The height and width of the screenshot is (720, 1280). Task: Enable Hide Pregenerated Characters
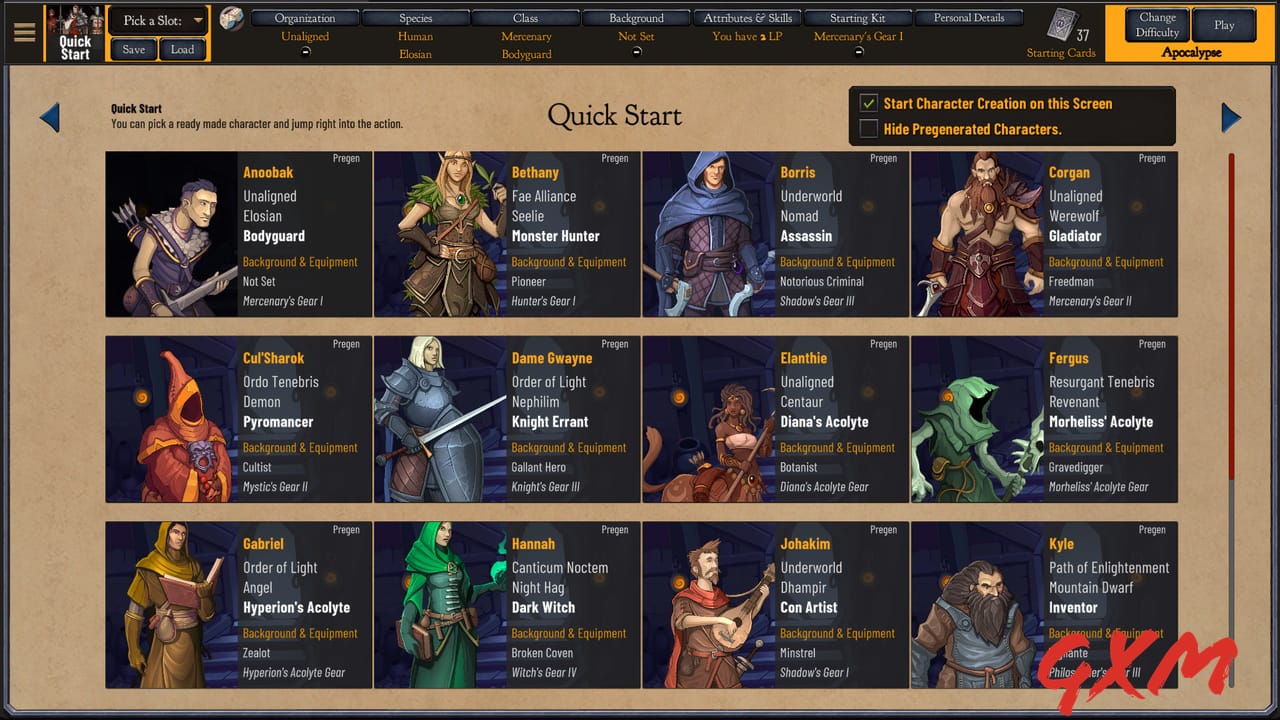(869, 128)
